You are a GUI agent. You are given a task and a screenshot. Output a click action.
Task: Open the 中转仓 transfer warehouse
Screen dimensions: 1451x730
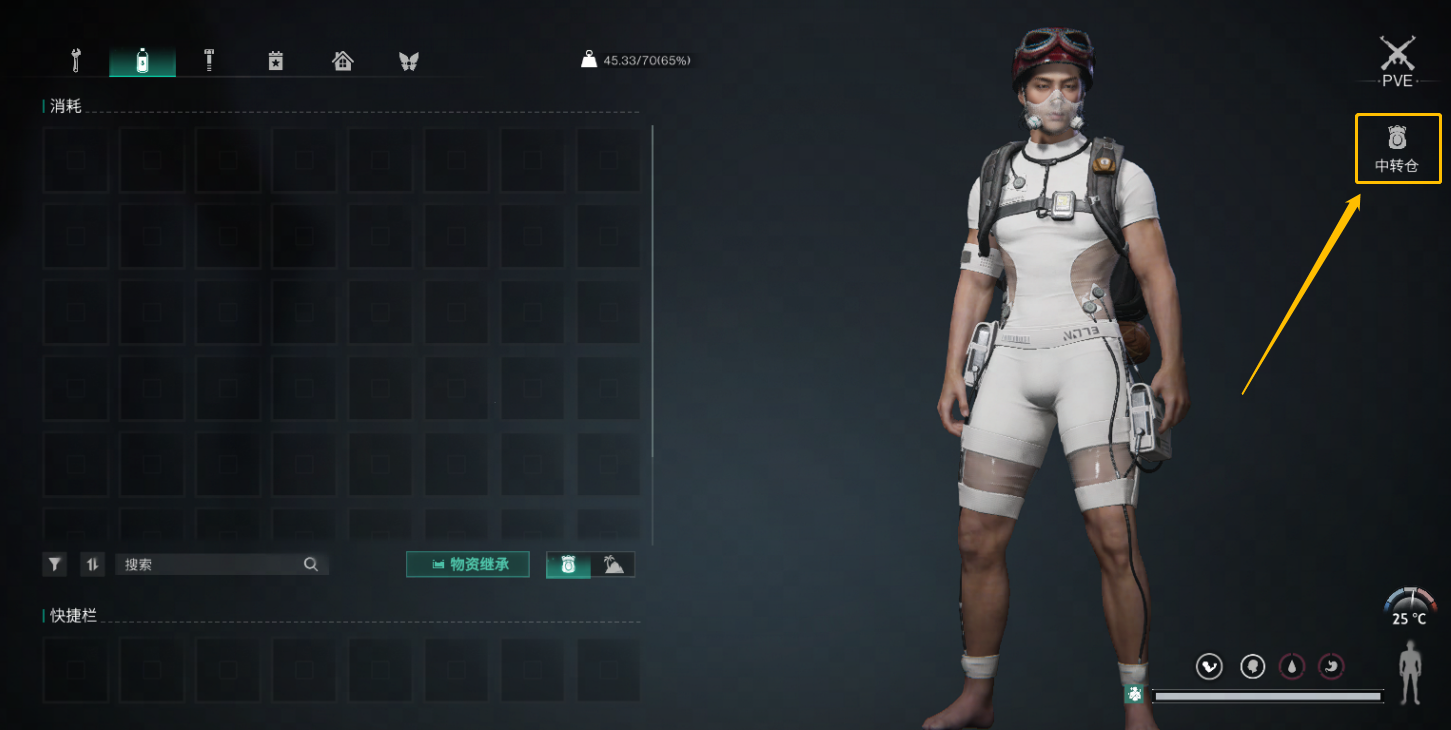point(1397,148)
